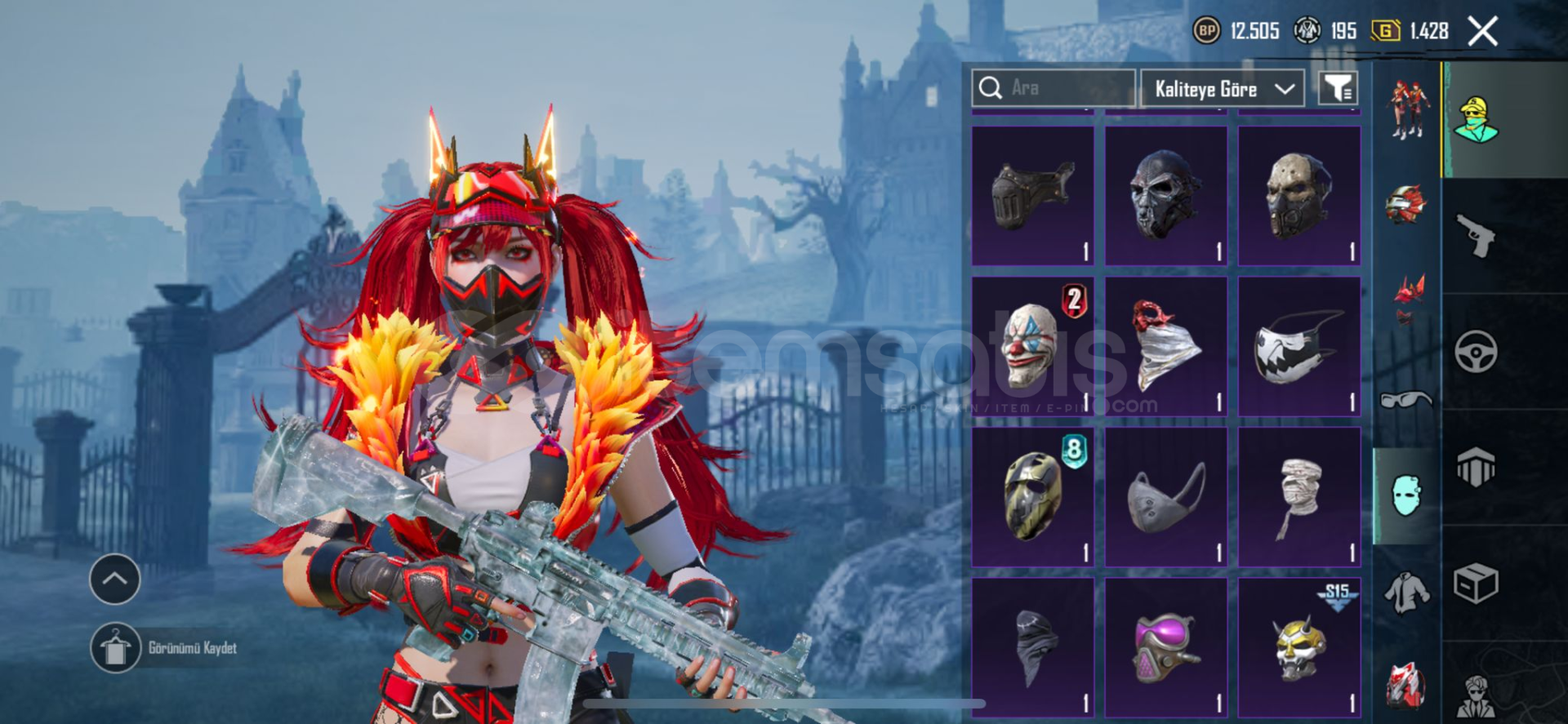Select the clown mask item
This screenshot has height=724, width=1568.
1033,346
